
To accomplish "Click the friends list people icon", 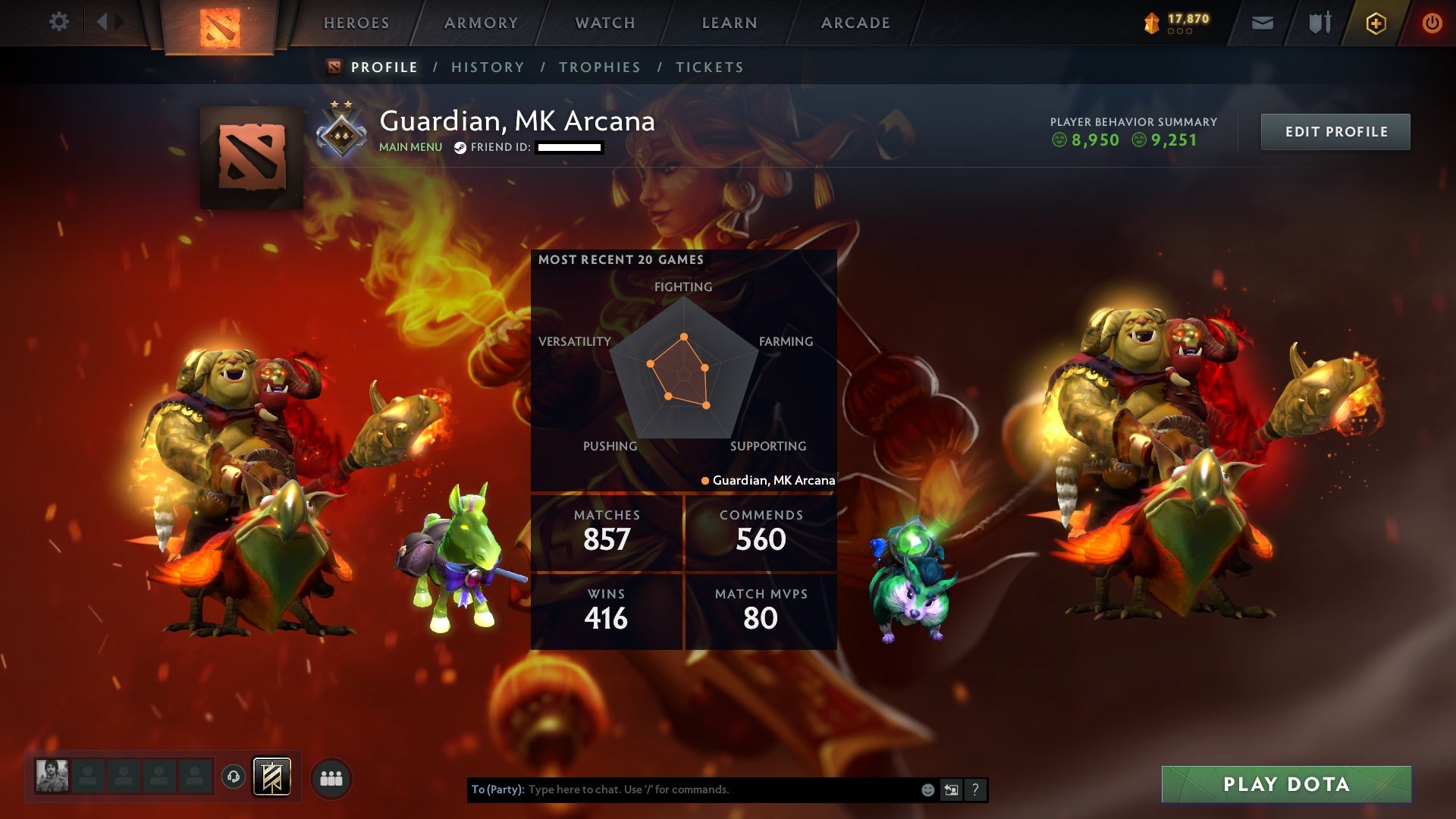I will 331,777.
